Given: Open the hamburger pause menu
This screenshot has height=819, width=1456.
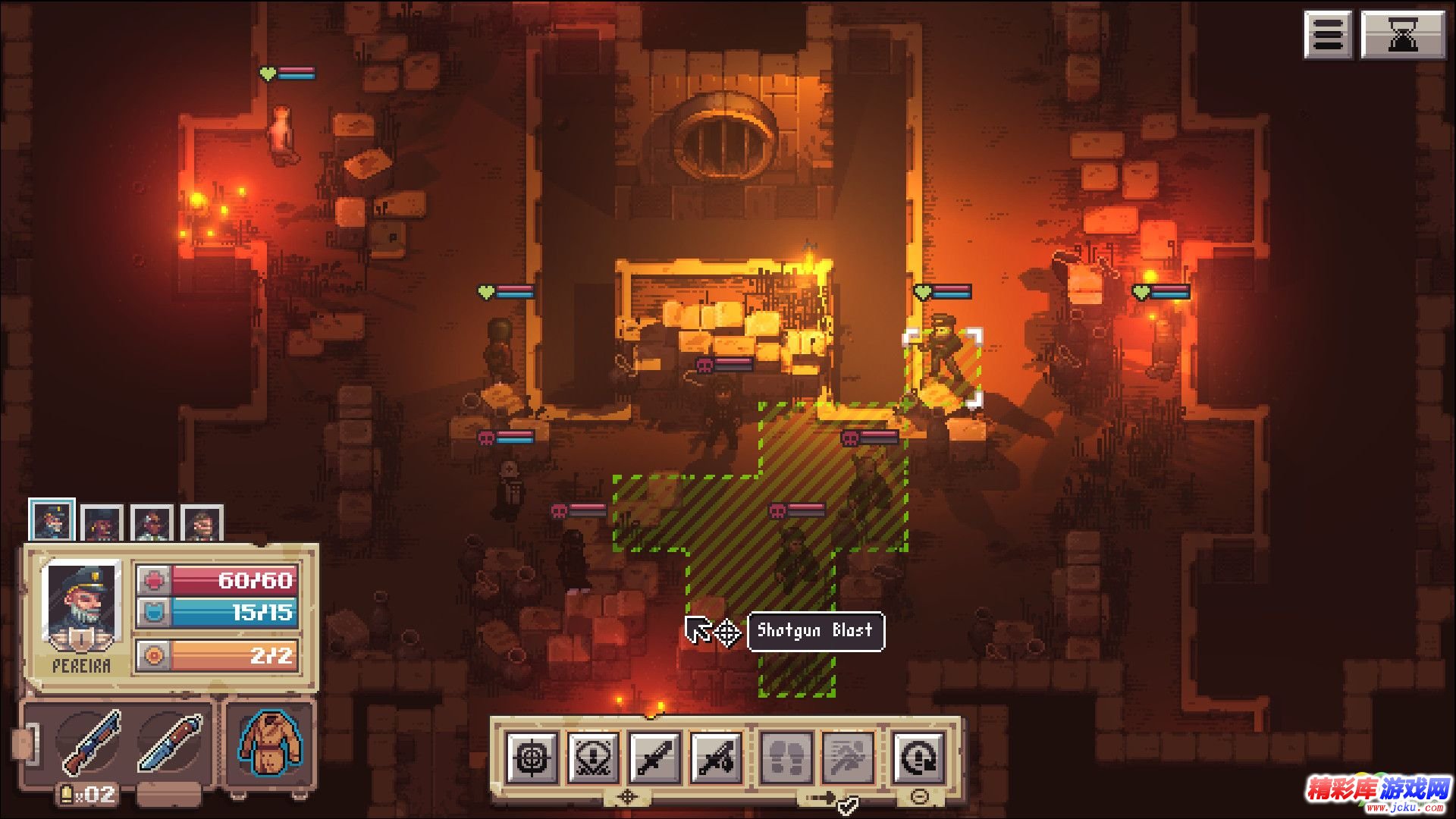Looking at the screenshot, I should click(1328, 34).
